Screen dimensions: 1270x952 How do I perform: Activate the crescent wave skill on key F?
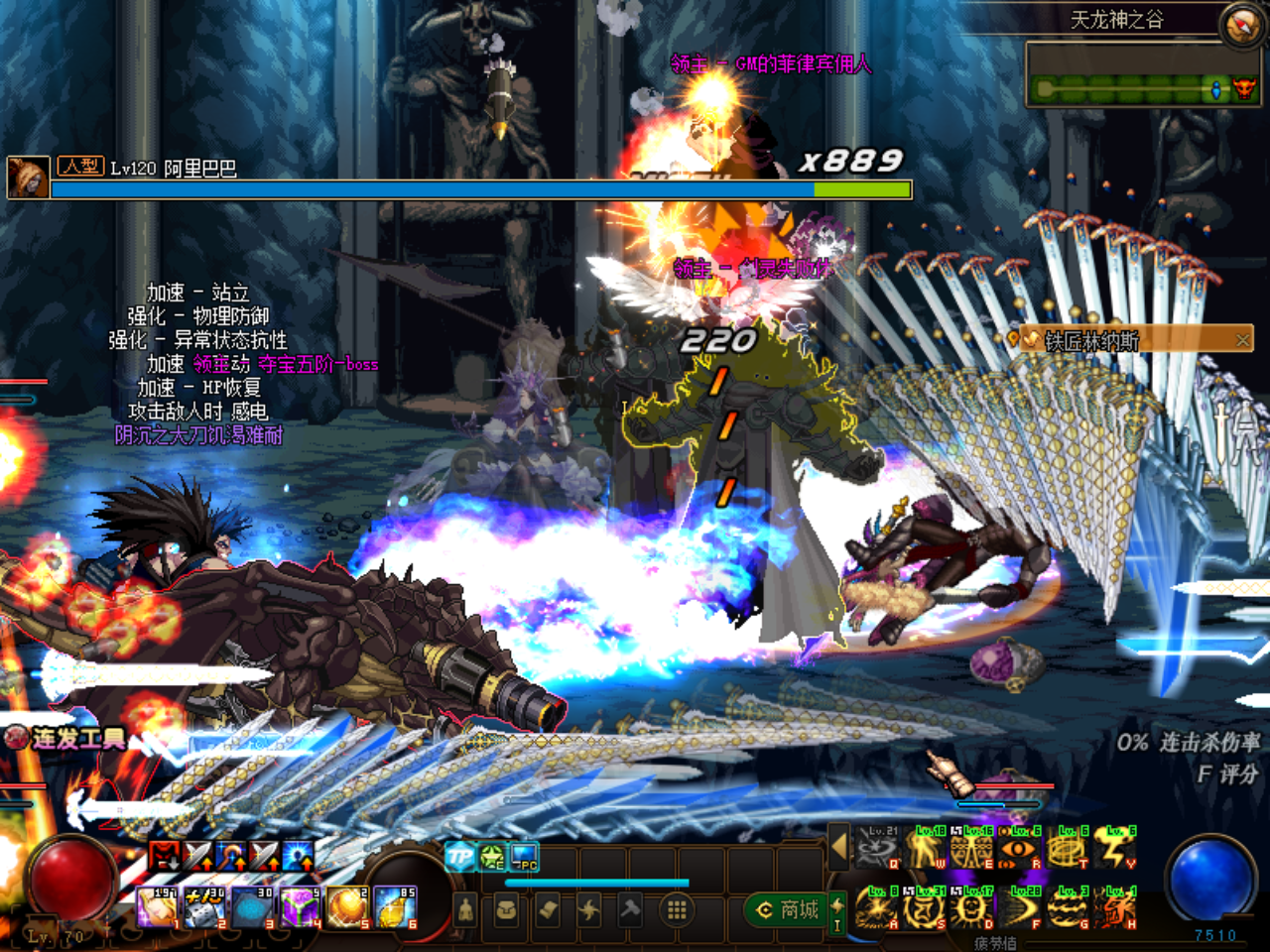tap(1020, 908)
